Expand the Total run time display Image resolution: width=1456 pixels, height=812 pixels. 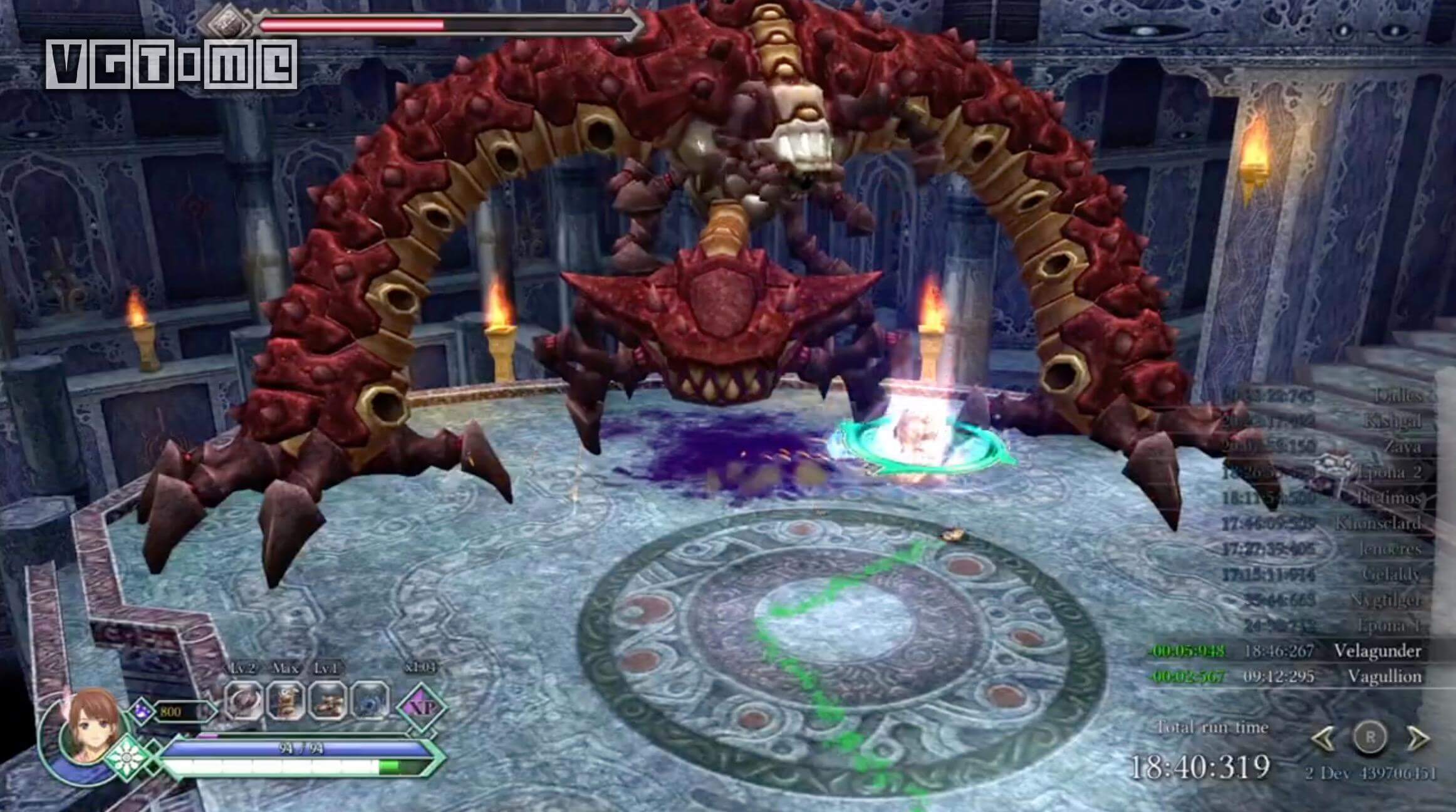tap(1214, 728)
